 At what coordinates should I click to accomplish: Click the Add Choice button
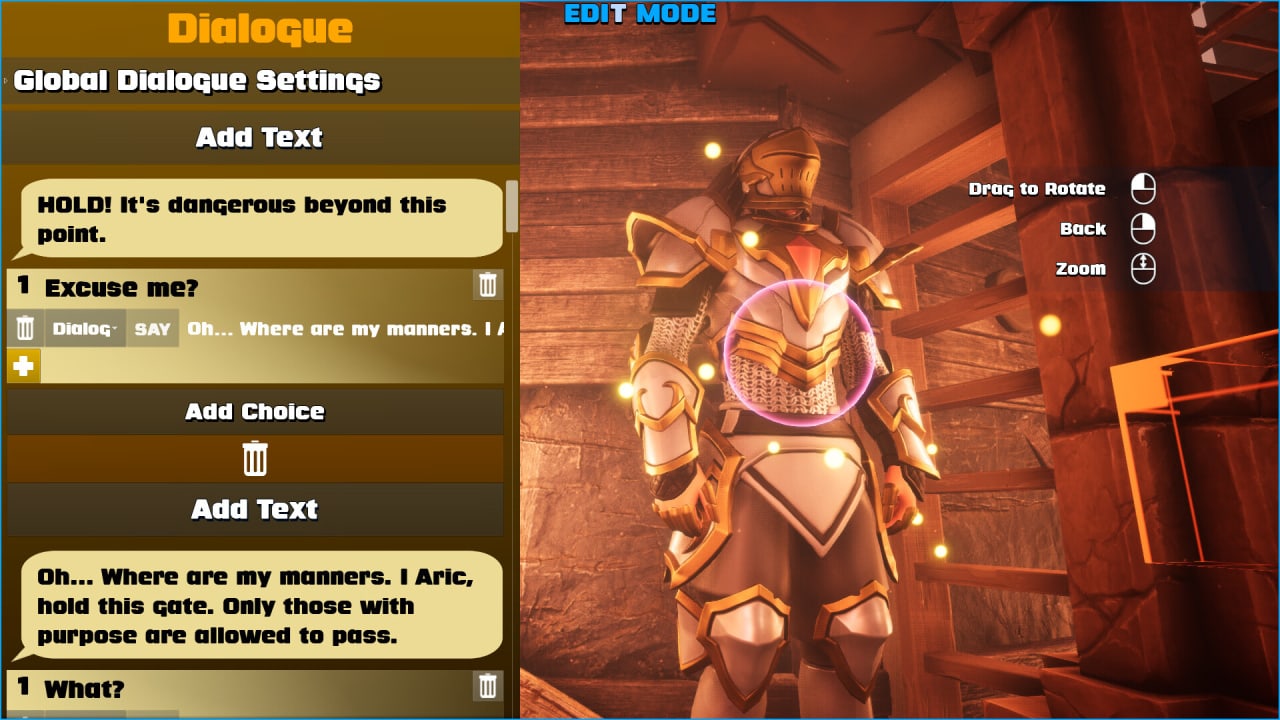point(255,412)
